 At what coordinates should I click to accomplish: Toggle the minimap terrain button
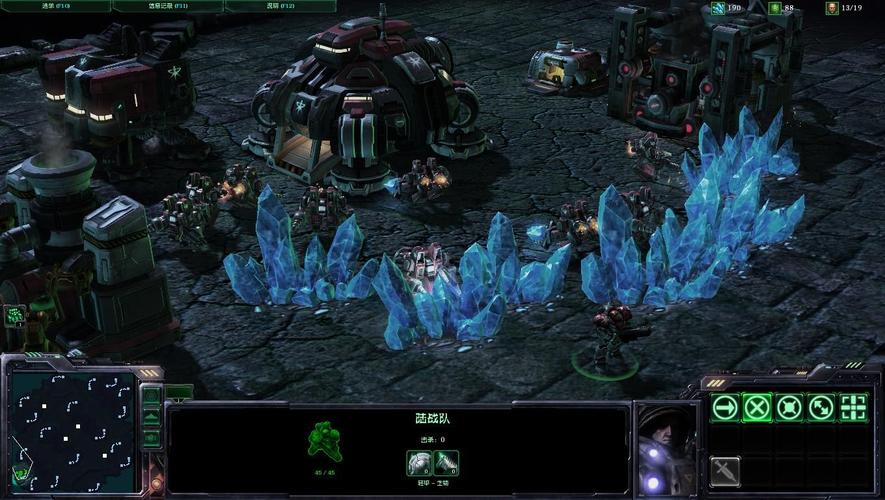(151, 416)
